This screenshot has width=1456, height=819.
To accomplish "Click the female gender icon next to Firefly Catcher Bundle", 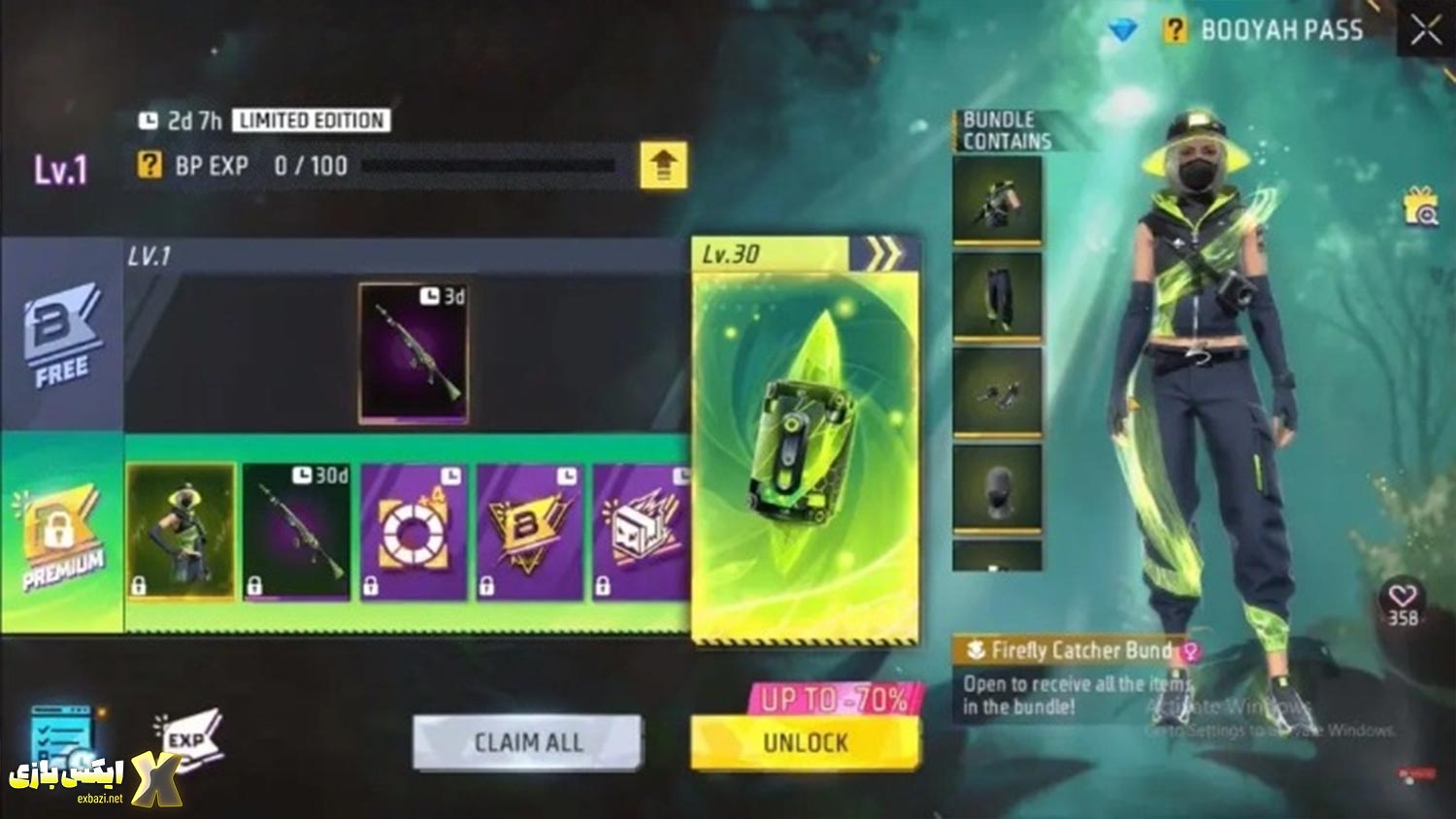I will coord(1190,653).
